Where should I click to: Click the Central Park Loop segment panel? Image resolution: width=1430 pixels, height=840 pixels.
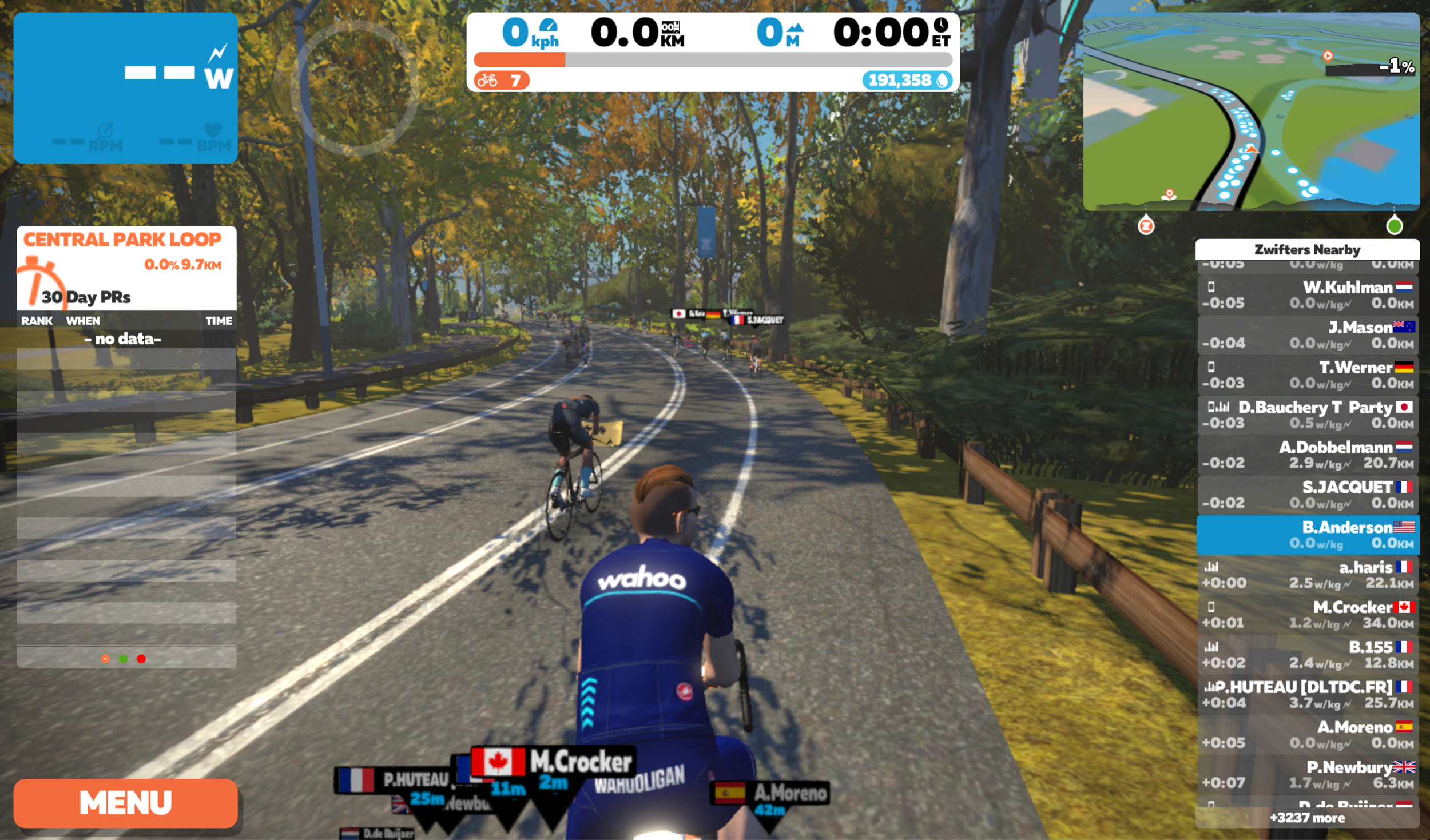[126, 268]
